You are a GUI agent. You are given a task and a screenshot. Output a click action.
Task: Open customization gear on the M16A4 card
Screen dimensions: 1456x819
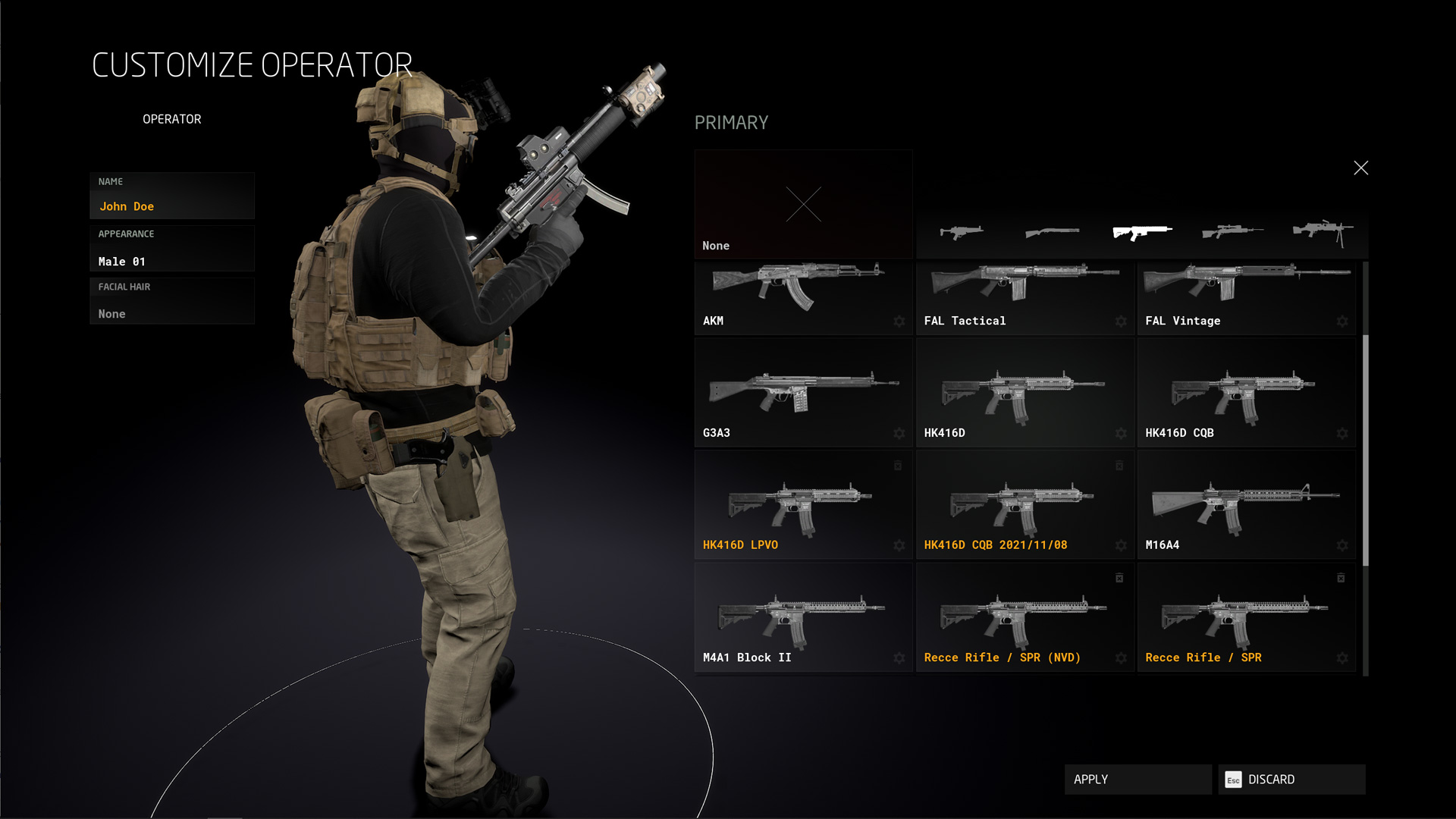tap(1342, 545)
